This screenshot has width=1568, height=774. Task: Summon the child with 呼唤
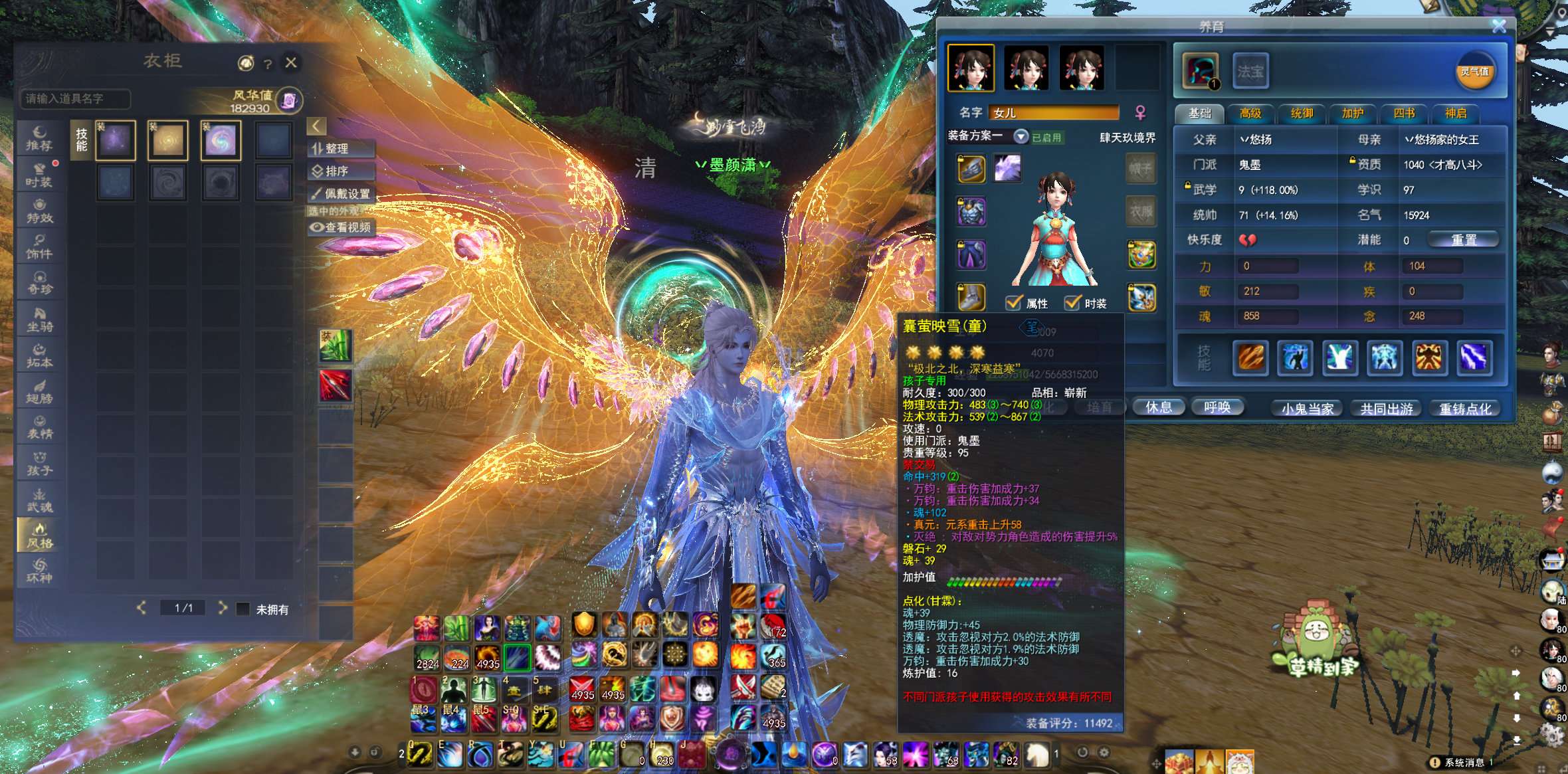click(x=1217, y=407)
